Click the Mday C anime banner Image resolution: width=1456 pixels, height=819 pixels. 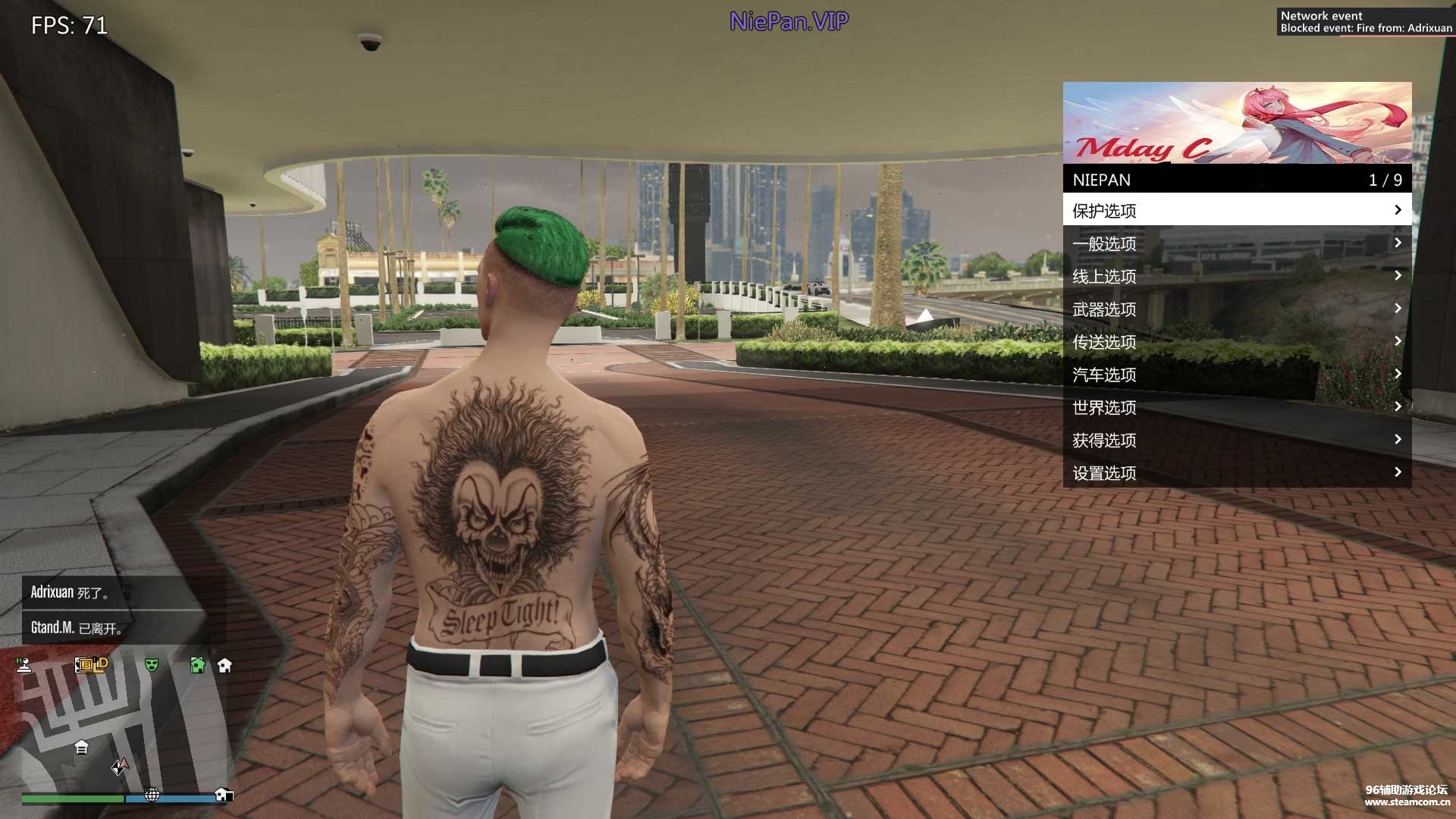pos(1236,123)
